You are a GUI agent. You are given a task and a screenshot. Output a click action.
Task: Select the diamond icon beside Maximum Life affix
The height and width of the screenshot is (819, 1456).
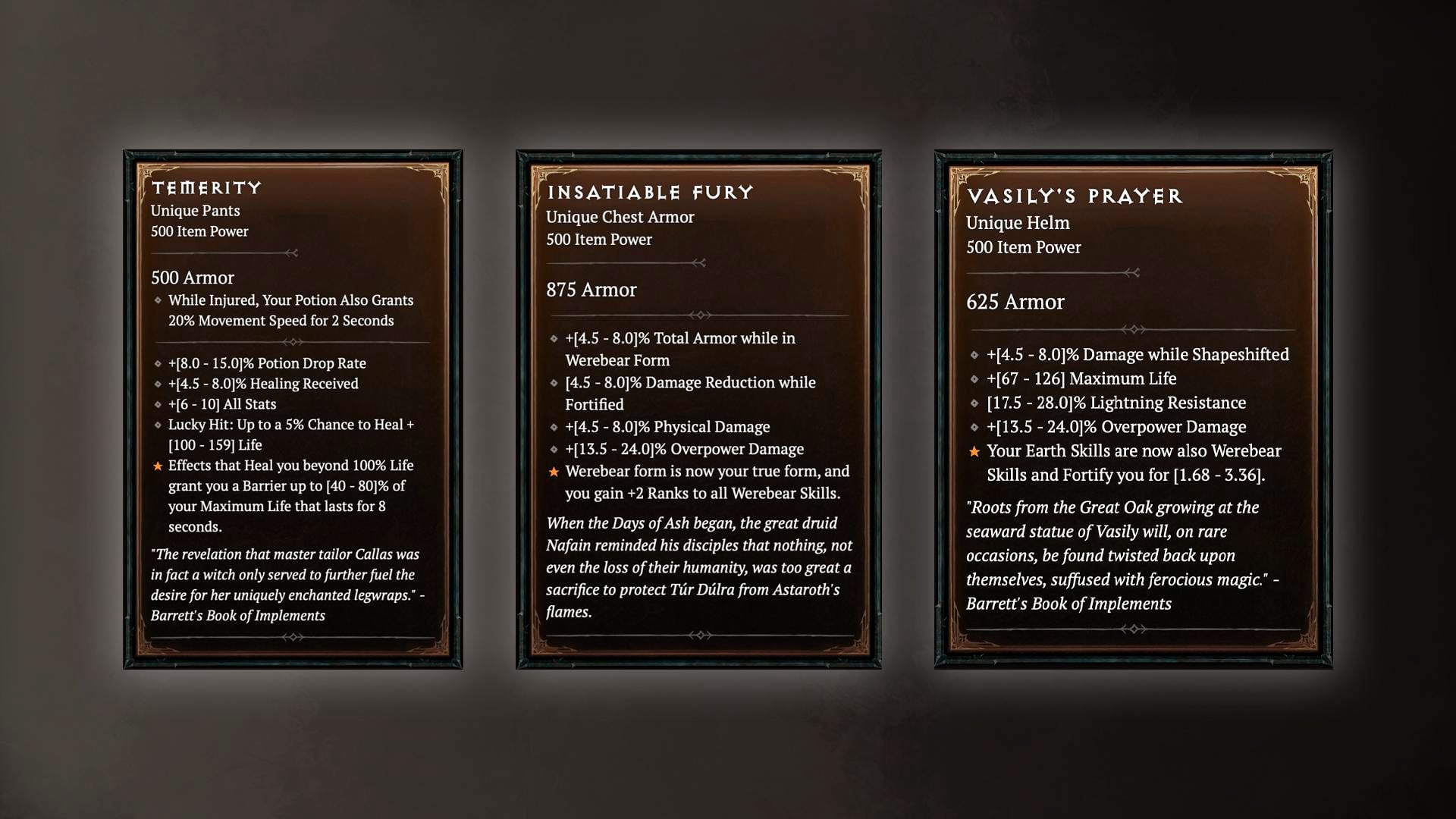pos(974,378)
